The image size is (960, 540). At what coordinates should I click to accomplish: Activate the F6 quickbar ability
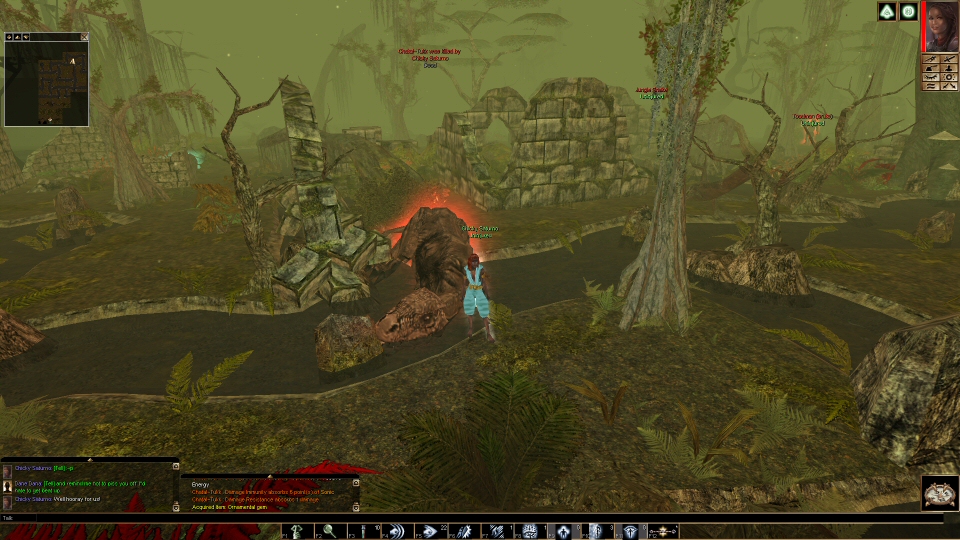(464, 531)
